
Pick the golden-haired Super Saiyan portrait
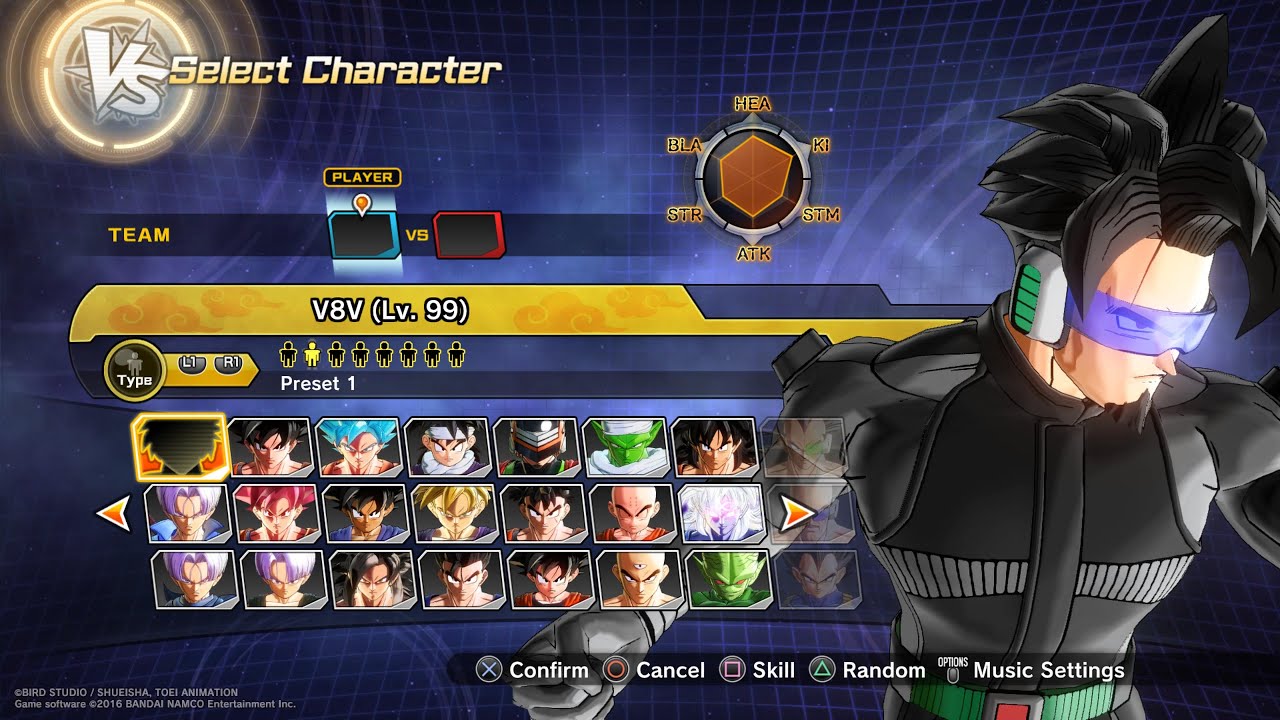click(454, 514)
